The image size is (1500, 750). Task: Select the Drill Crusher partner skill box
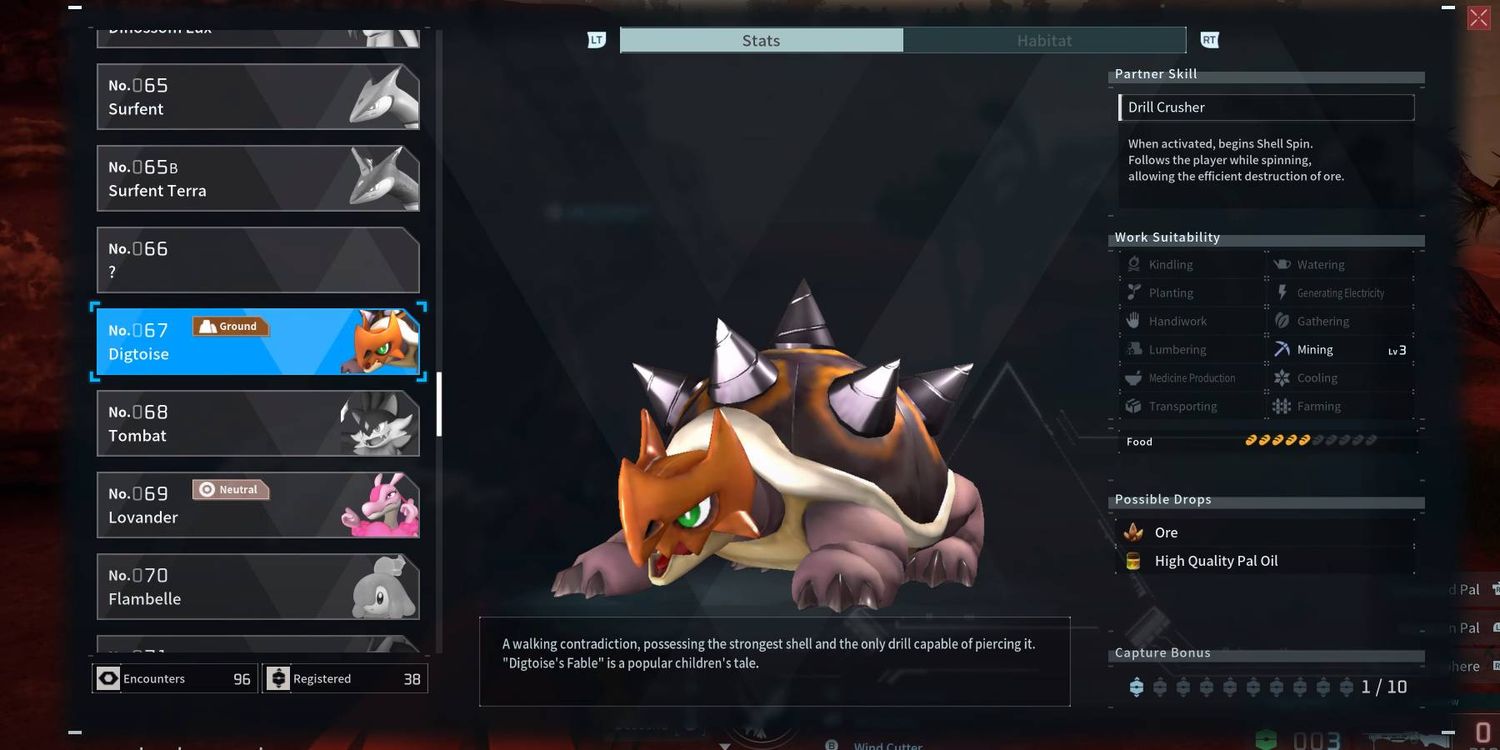tap(1266, 108)
